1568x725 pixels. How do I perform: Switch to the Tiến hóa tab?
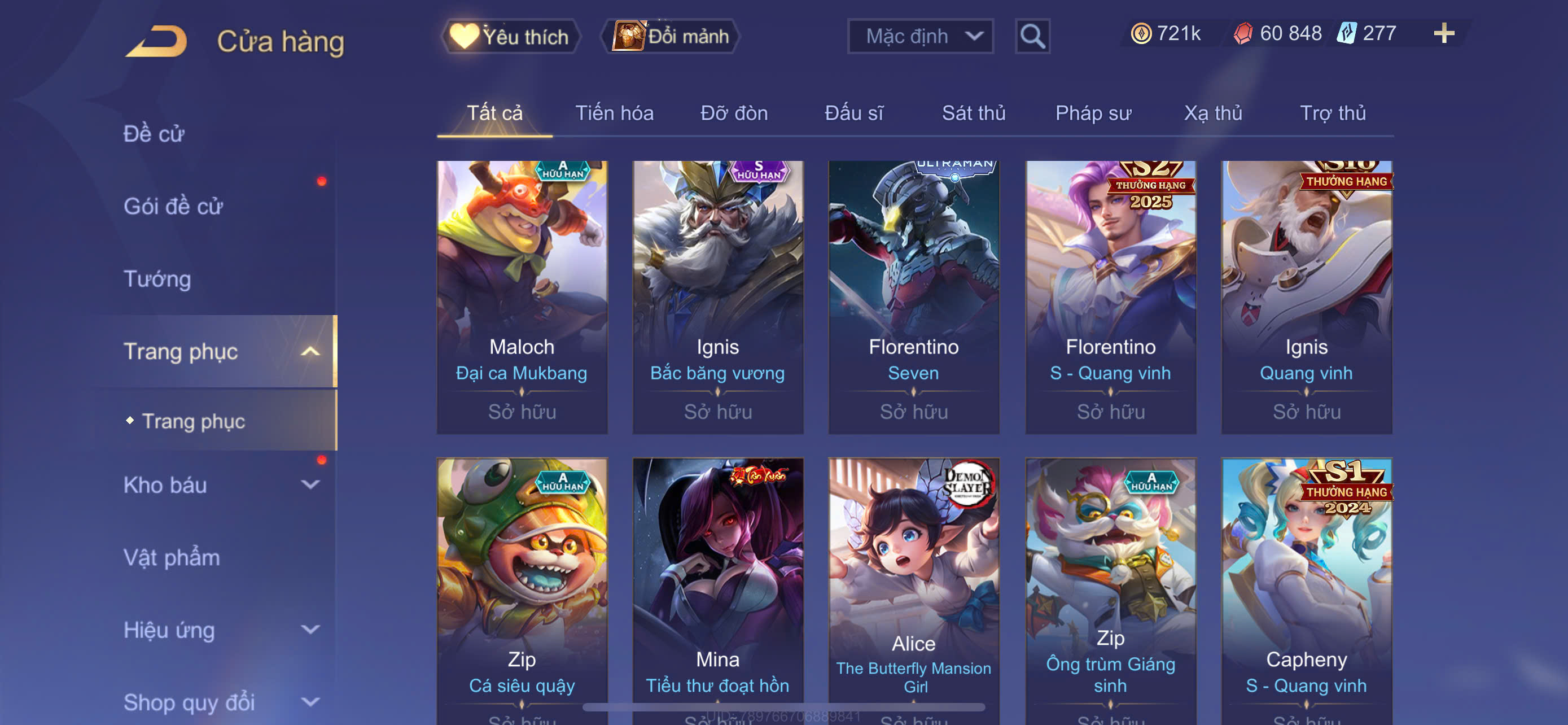(614, 113)
